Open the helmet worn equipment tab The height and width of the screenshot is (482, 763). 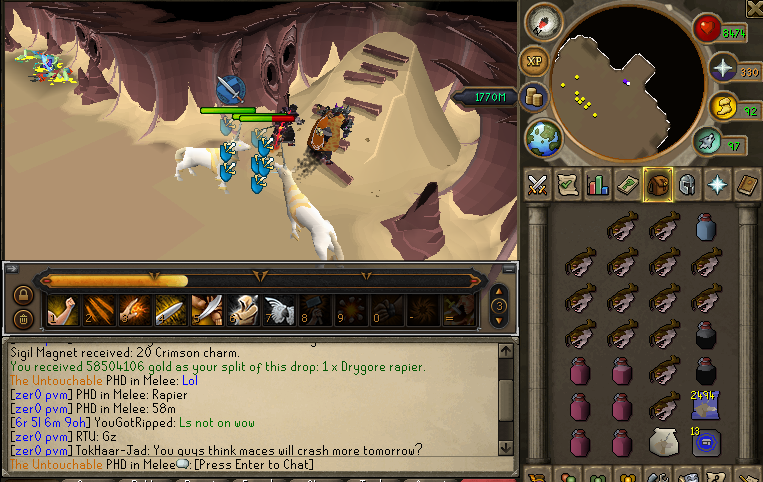[x=687, y=184]
